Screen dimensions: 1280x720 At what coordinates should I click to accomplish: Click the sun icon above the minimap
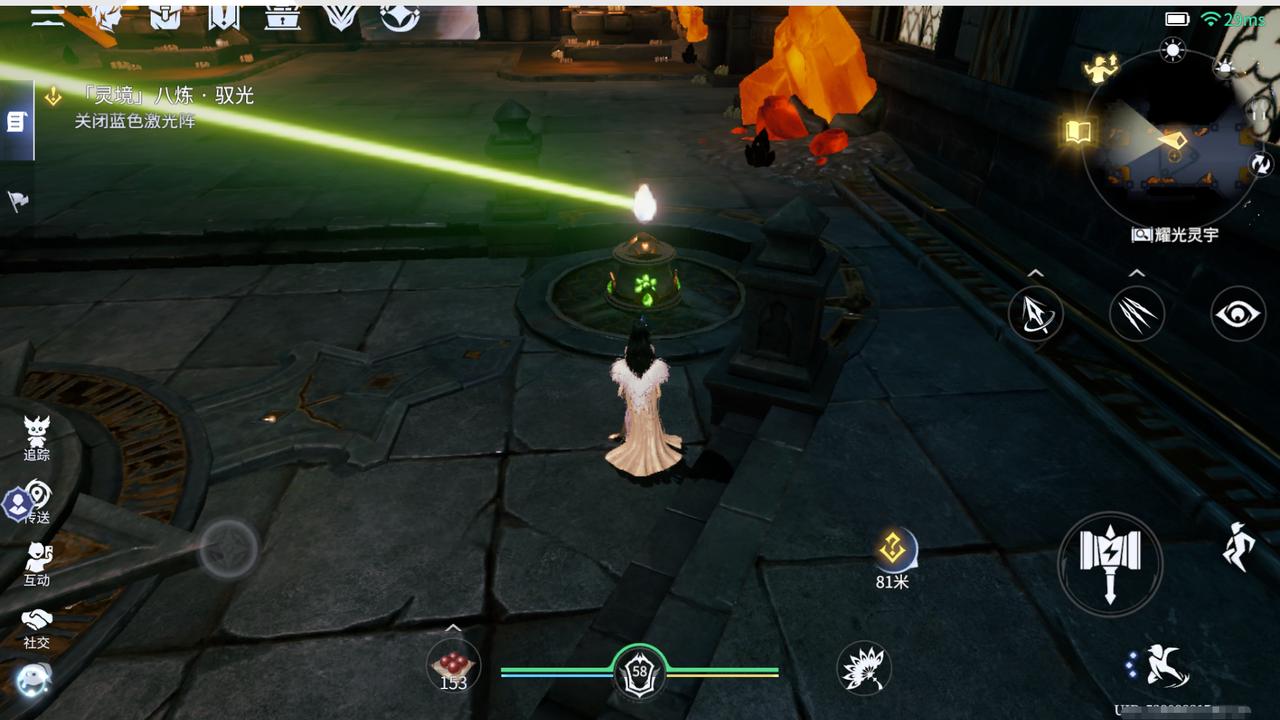tap(1173, 50)
